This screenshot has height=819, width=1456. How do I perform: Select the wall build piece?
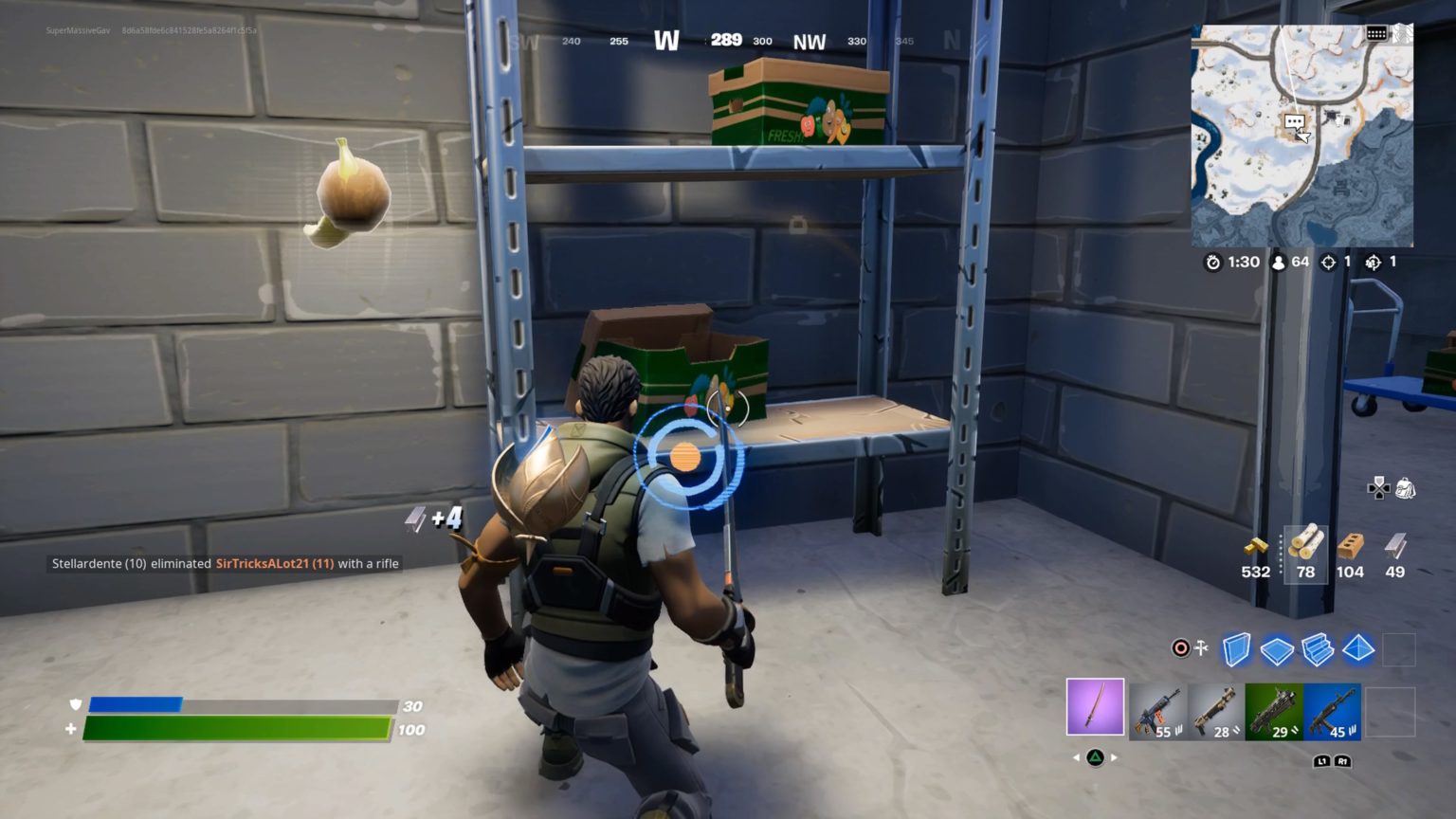click(1235, 649)
